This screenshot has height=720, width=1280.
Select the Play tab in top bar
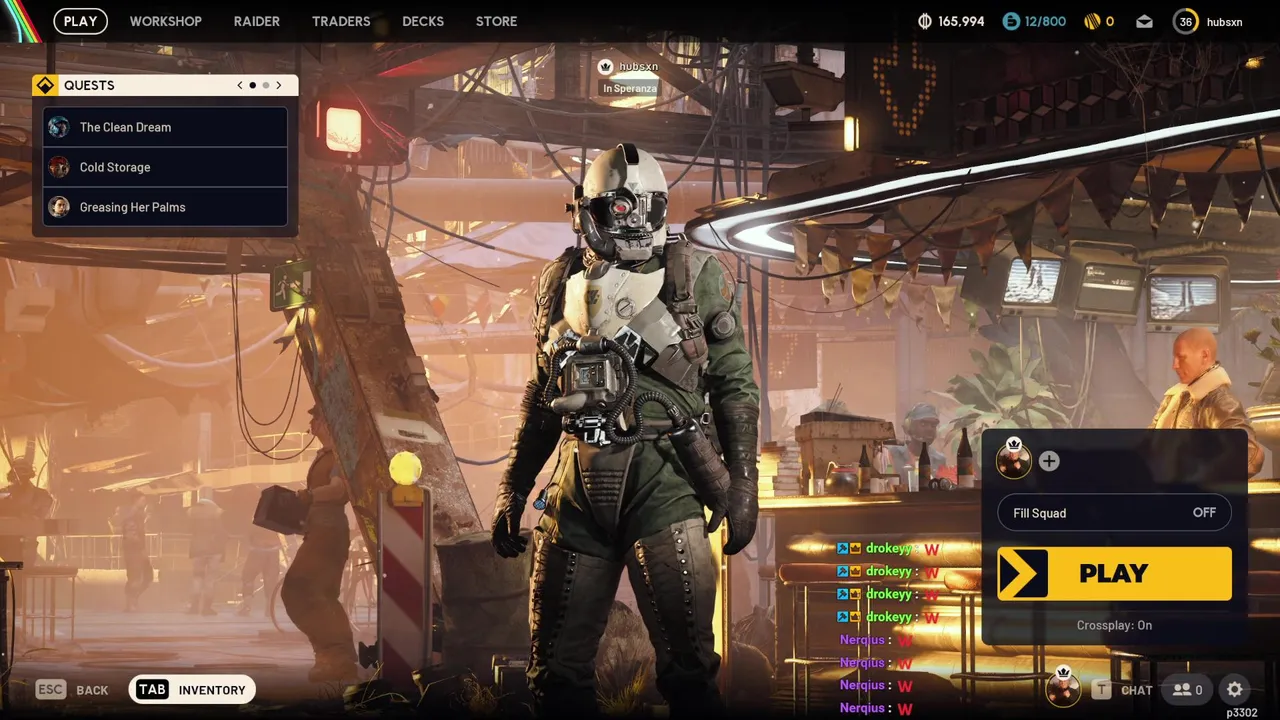click(80, 21)
